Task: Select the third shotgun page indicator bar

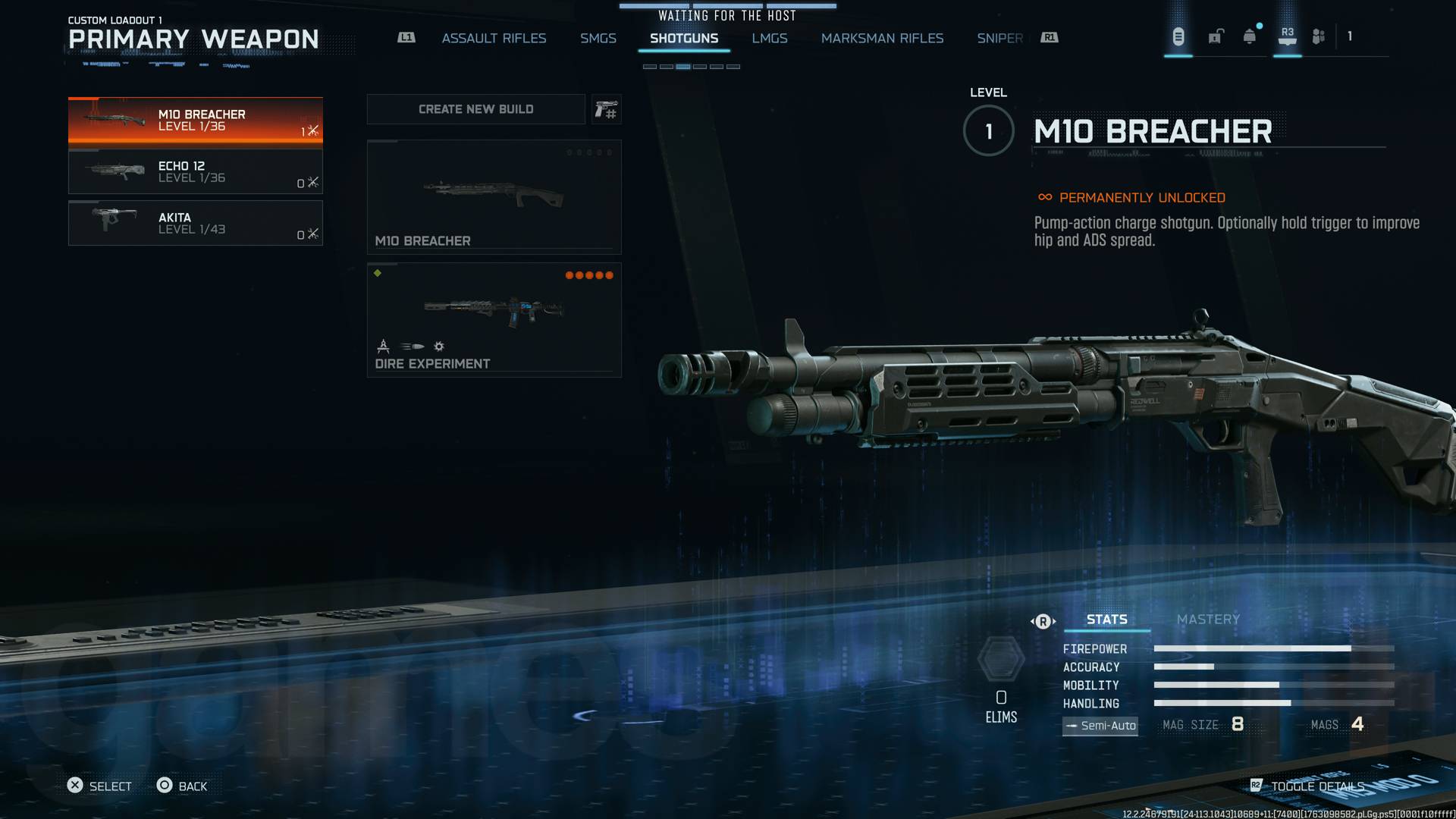Action: point(685,66)
